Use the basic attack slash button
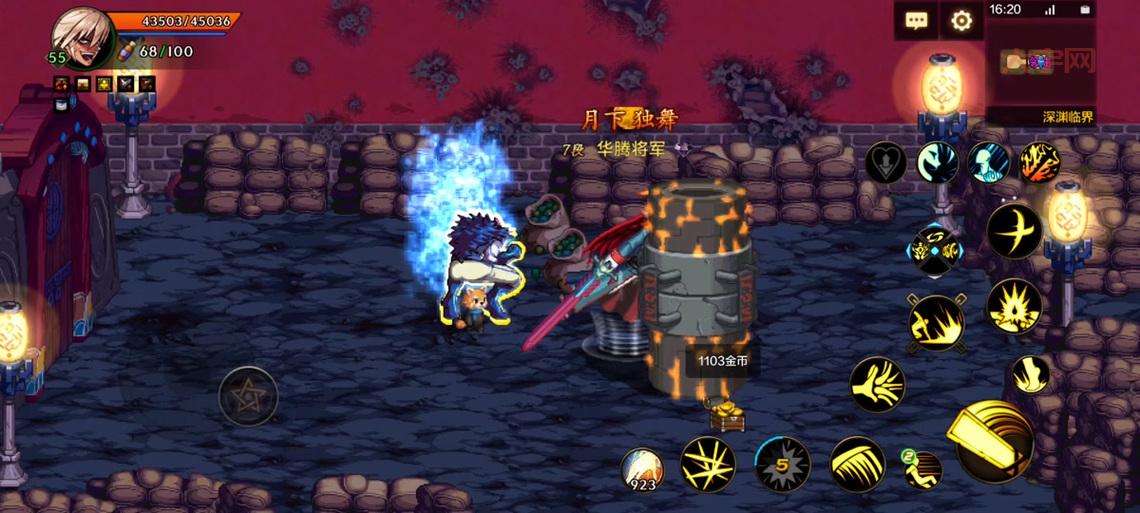This screenshot has height=513, width=1140. point(993,442)
